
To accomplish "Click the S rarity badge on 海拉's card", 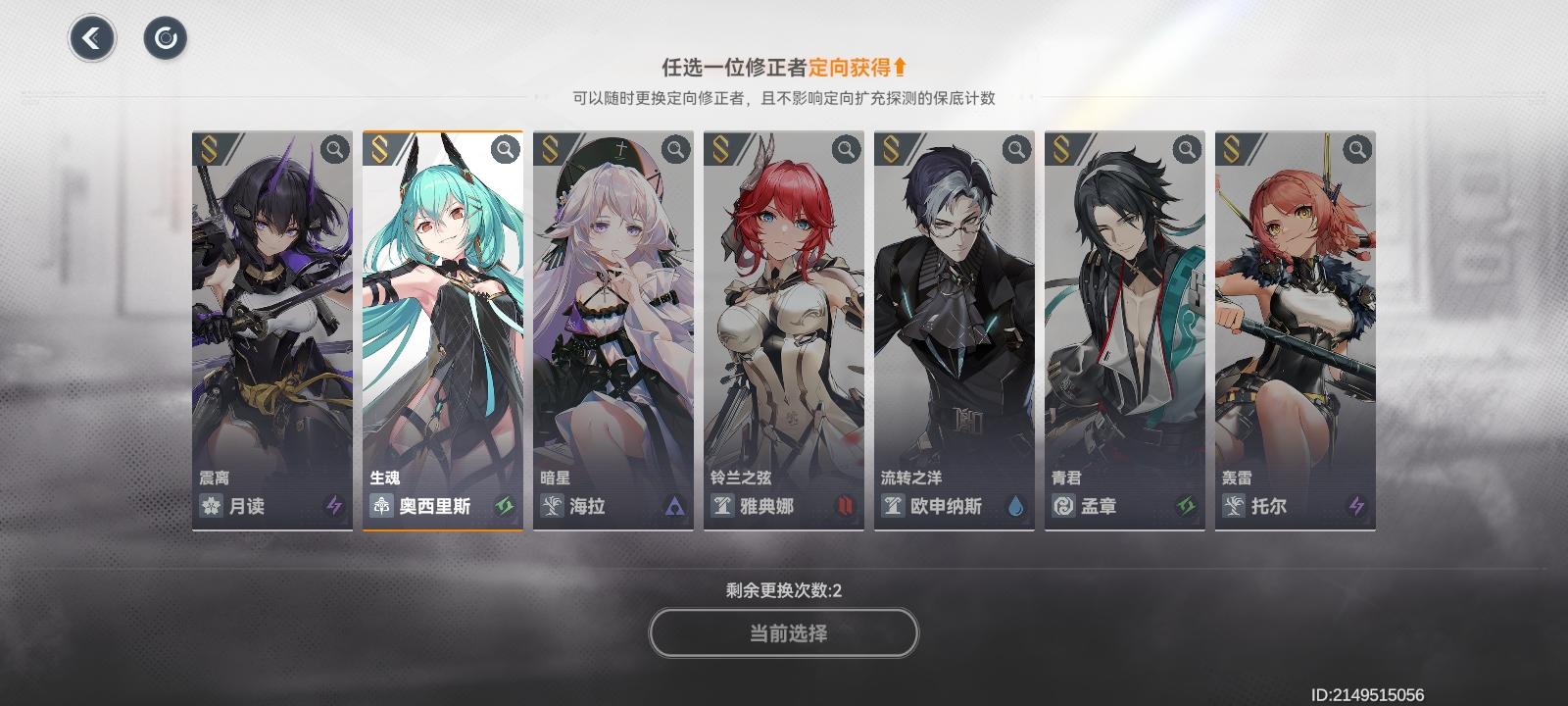I will tap(547, 149).
